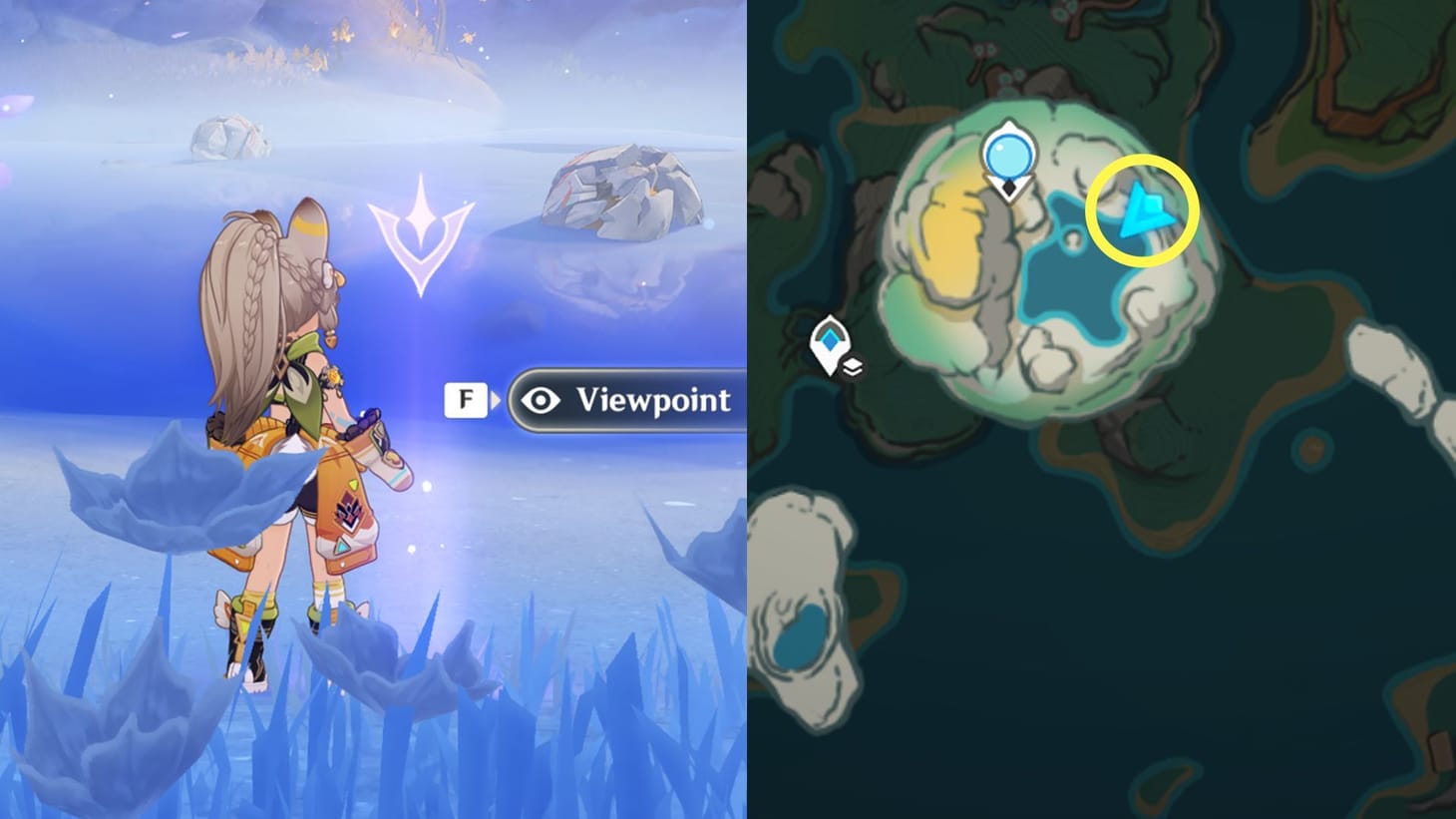
Task: Select the Viewpoint label text
Action: point(655,400)
